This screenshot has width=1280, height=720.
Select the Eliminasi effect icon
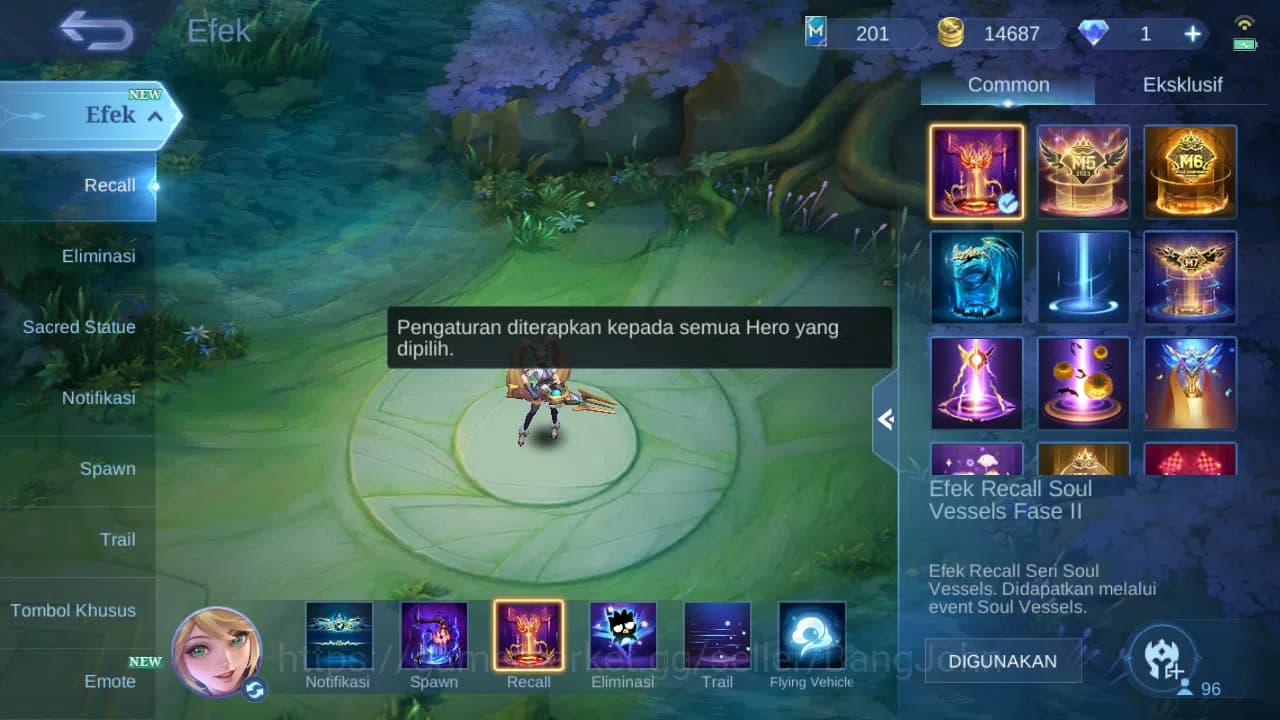(x=622, y=634)
